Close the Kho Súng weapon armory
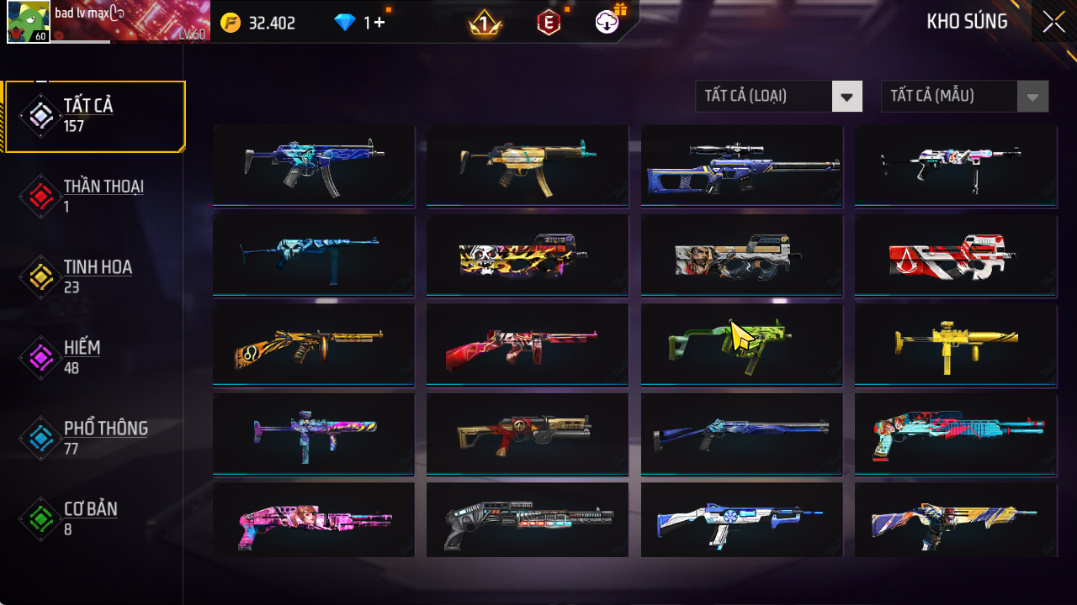Viewport: 1077px width, 605px height. click(1053, 22)
